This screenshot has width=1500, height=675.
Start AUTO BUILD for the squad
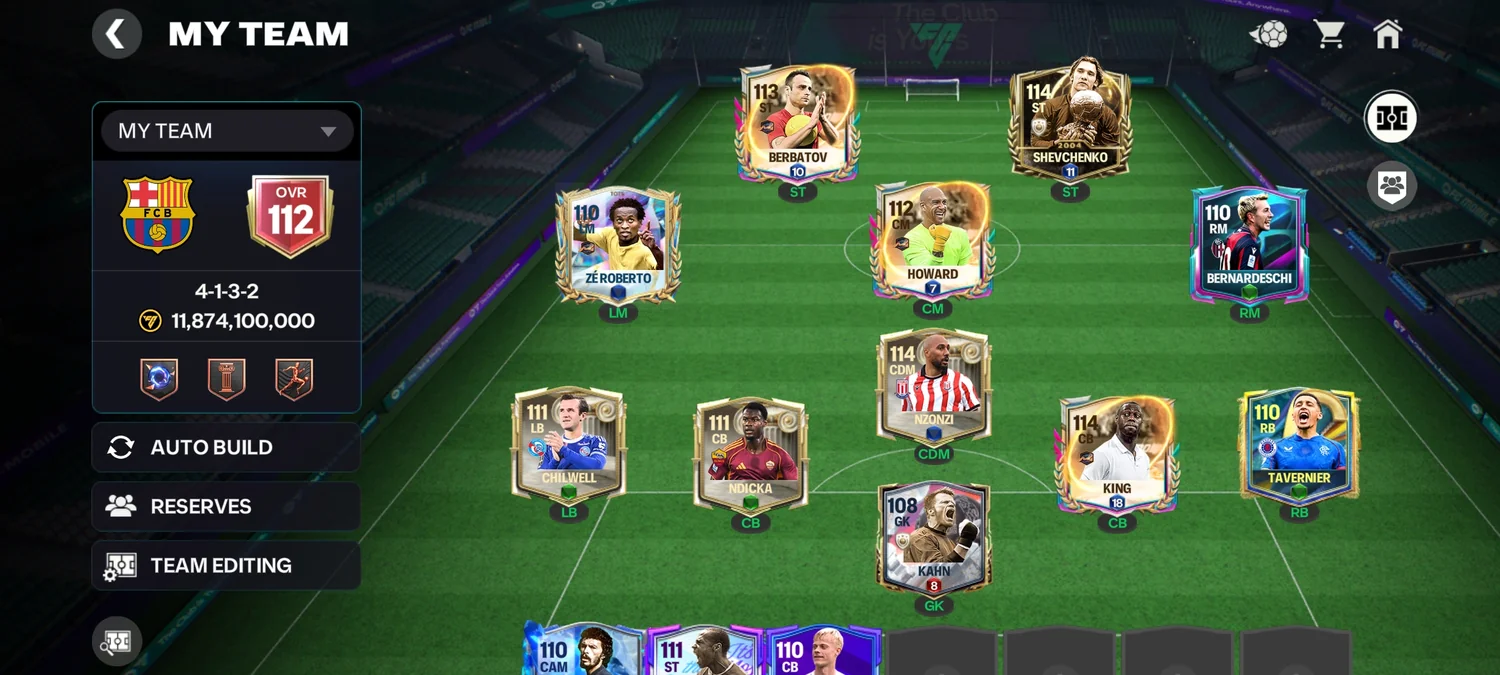pos(226,447)
